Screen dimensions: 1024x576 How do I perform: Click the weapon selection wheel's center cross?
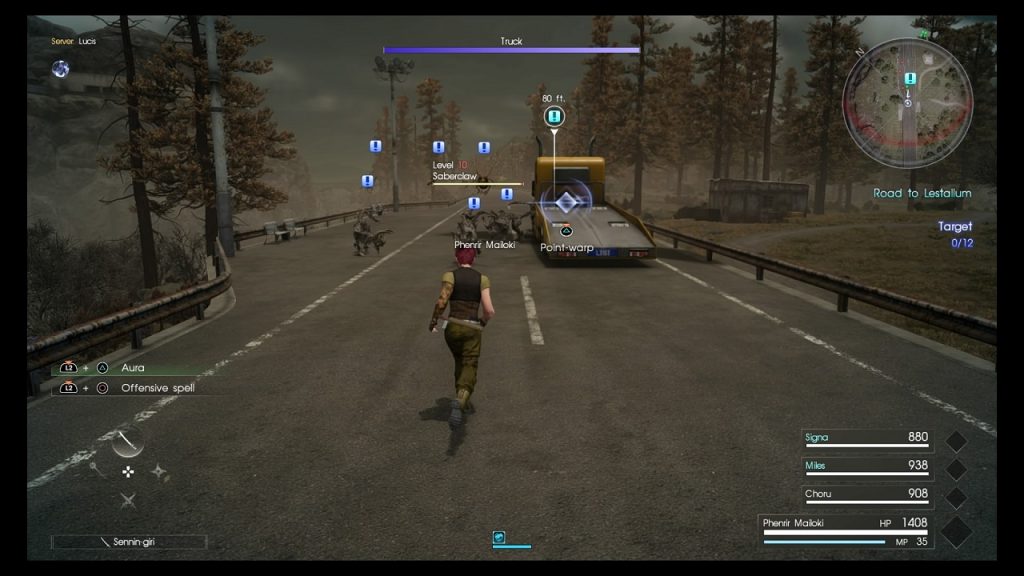(128, 471)
